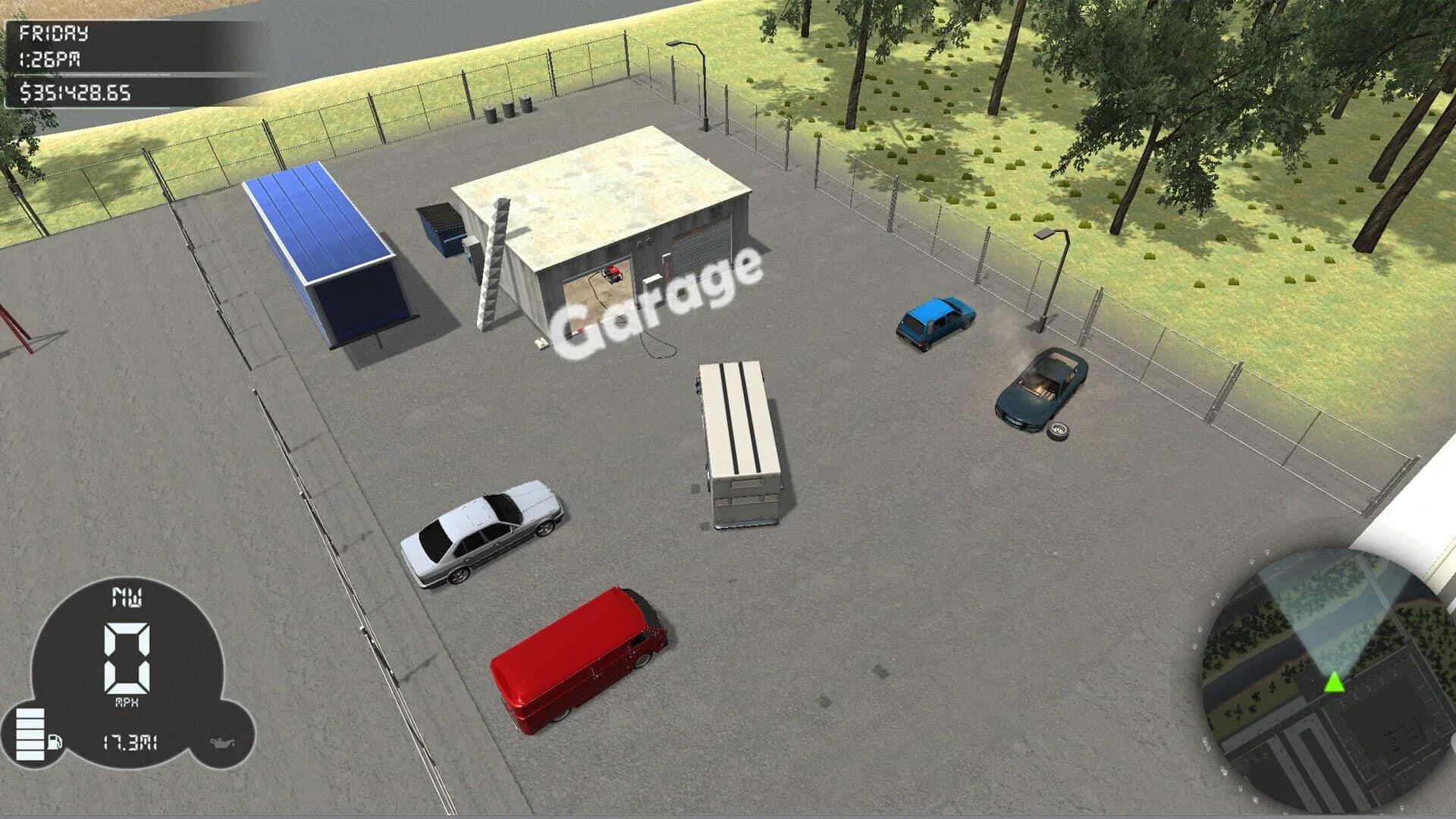Click the NW compass heading indicator

click(x=127, y=598)
